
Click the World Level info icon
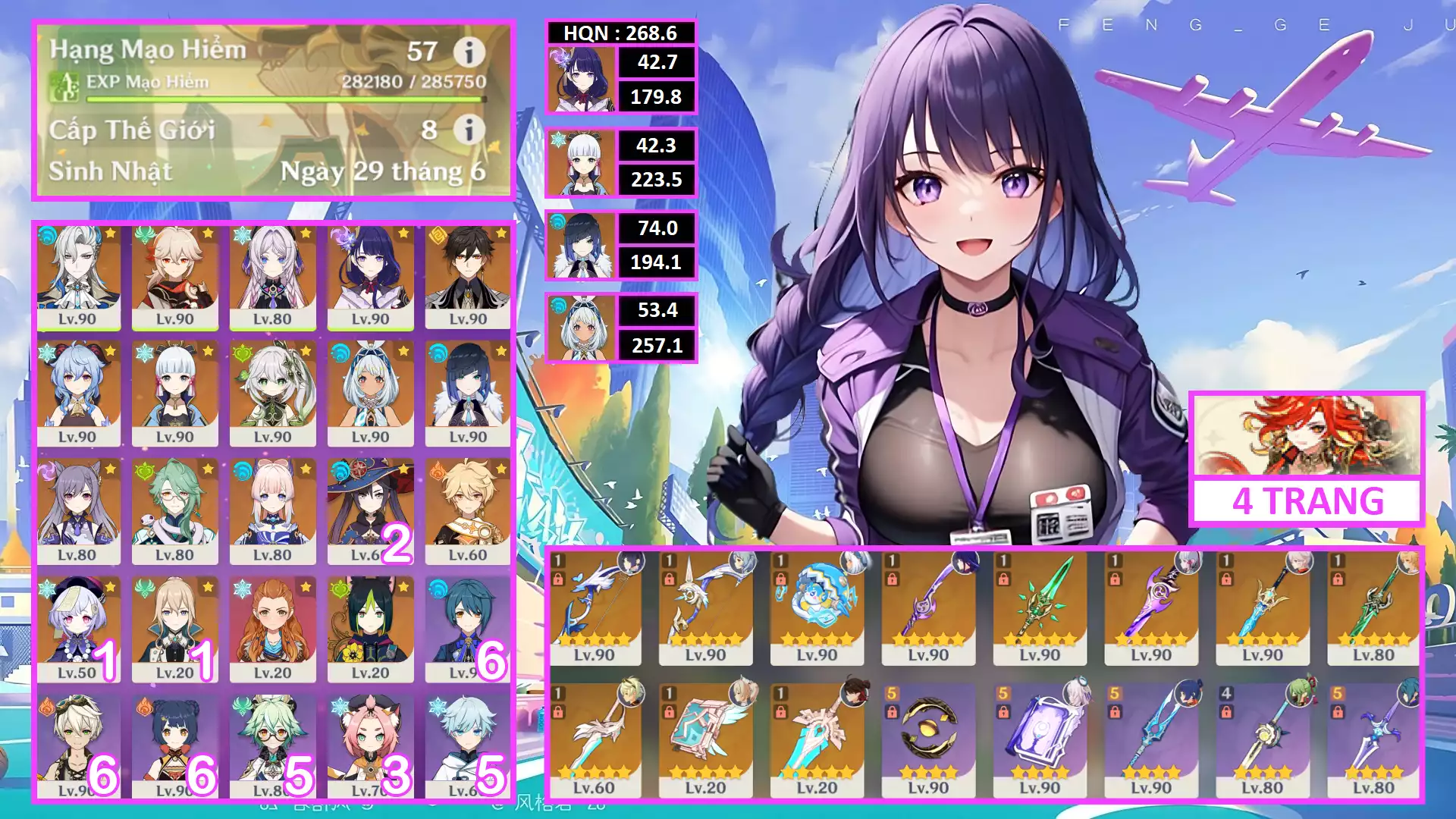click(469, 130)
